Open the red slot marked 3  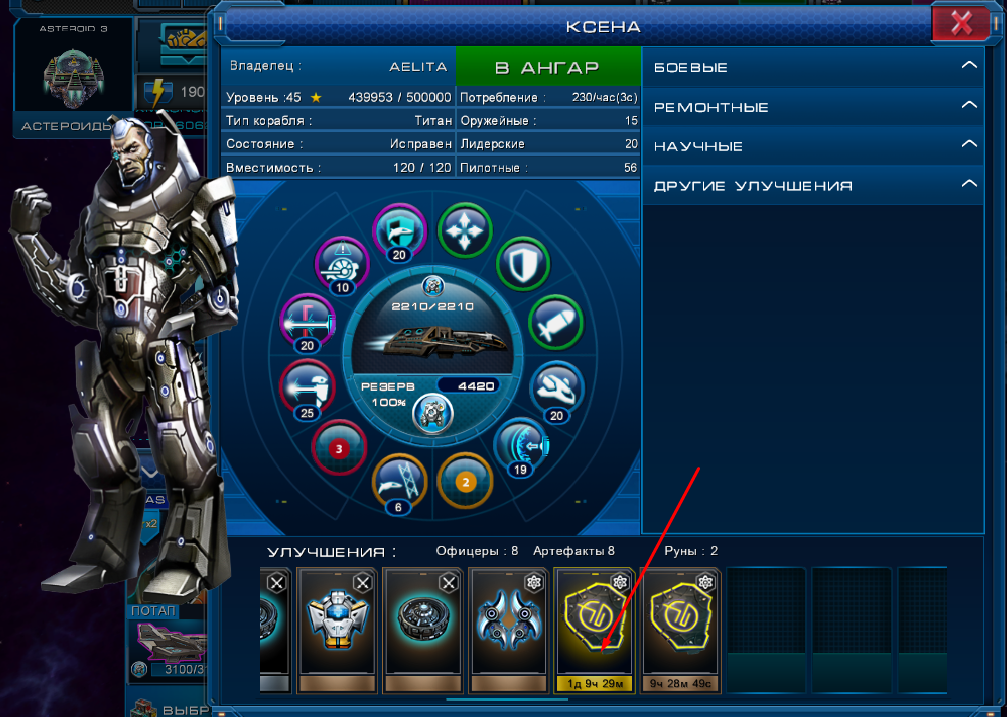pos(339,448)
